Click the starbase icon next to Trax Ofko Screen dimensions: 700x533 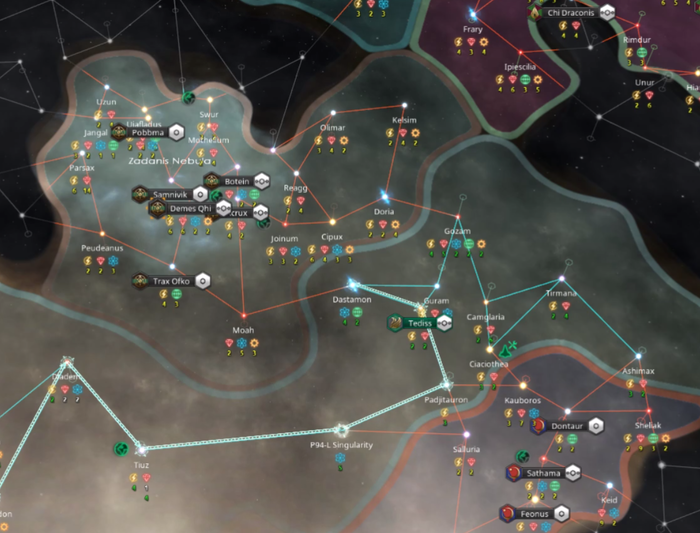pyautogui.click(x=202, y=281)
